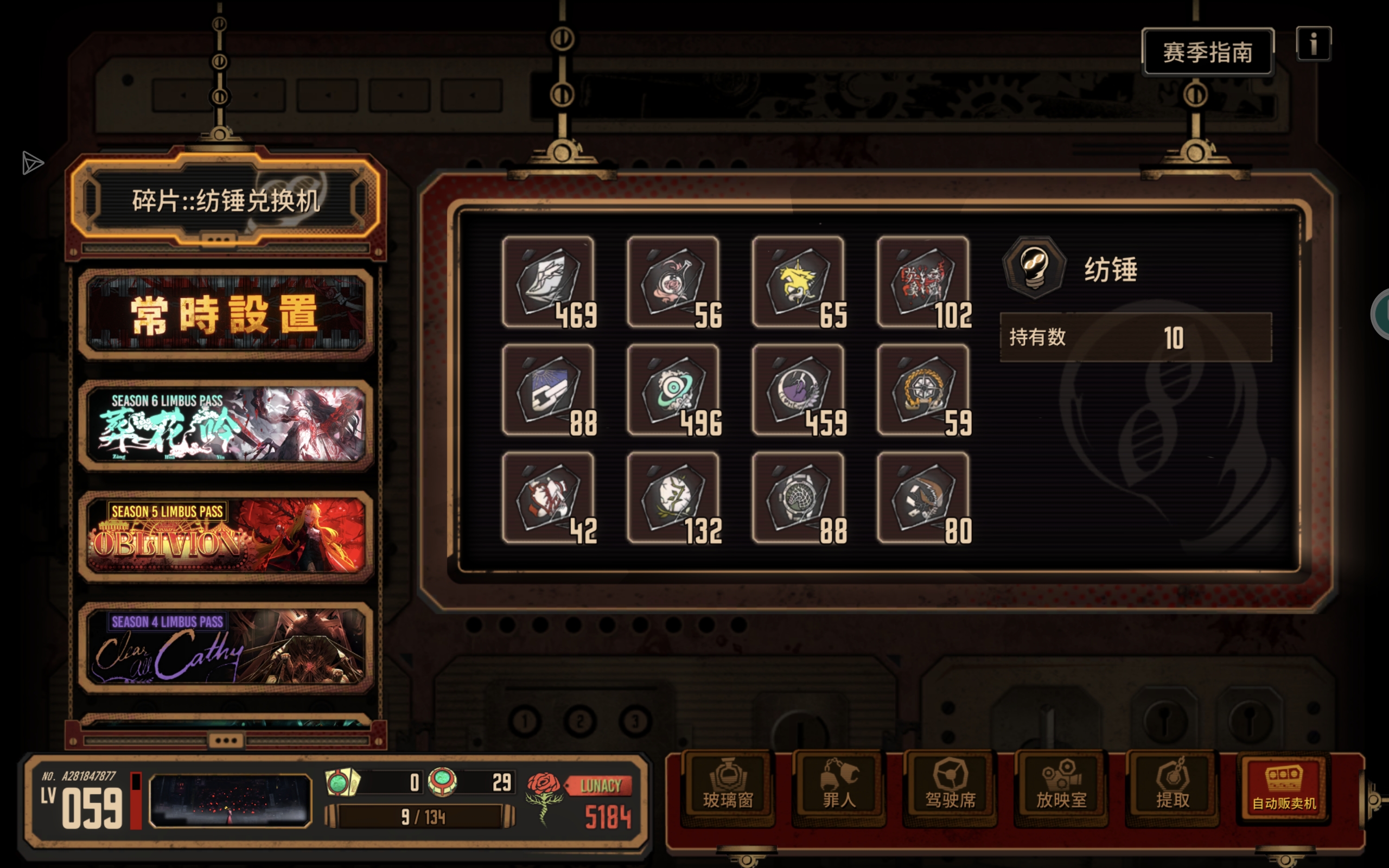1389x868 pixels.
Task: Pick the purple shard crate with 459
Action: [x=798, y=390]
